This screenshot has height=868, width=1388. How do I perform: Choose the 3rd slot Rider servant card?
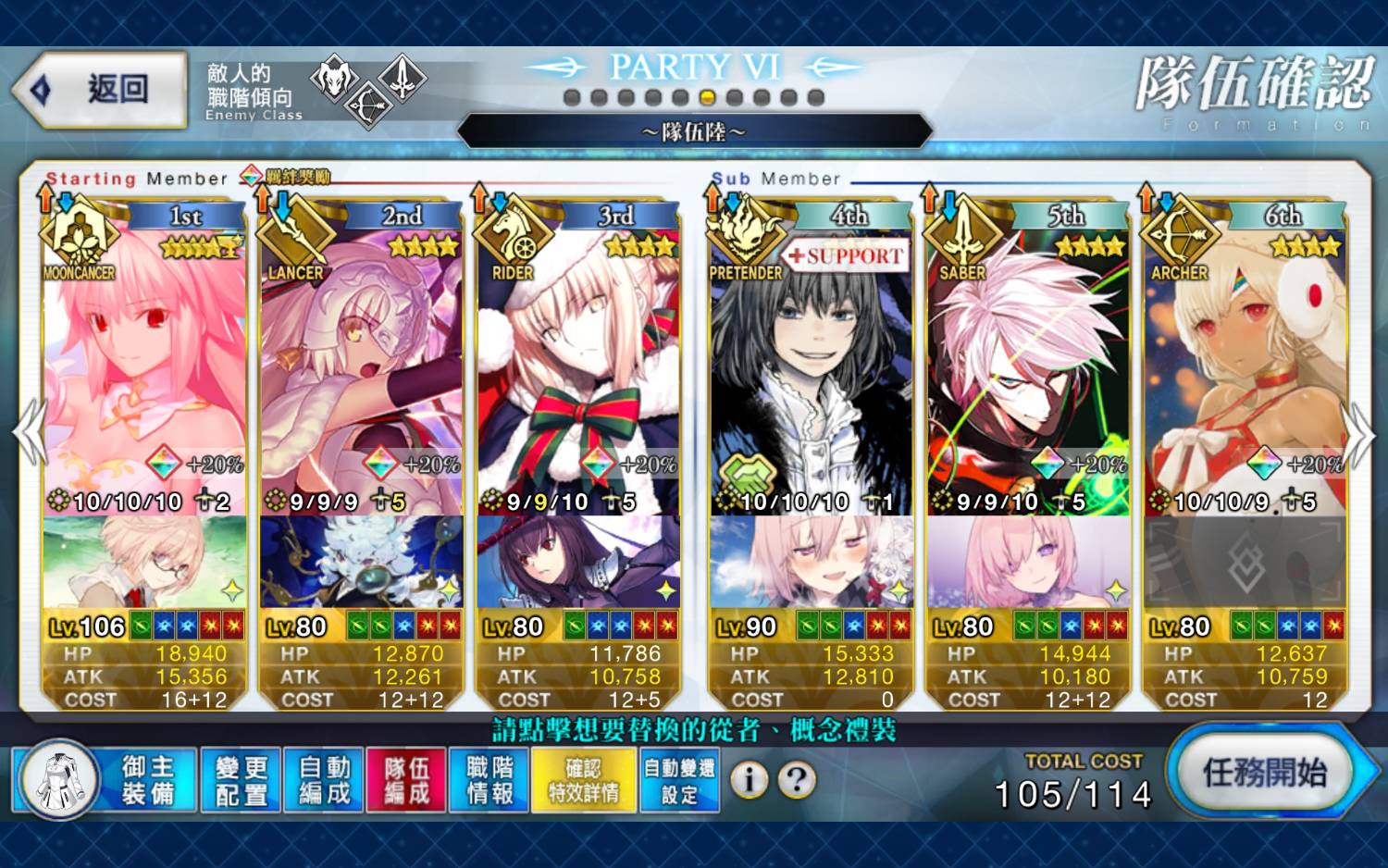tap(578, 370)
